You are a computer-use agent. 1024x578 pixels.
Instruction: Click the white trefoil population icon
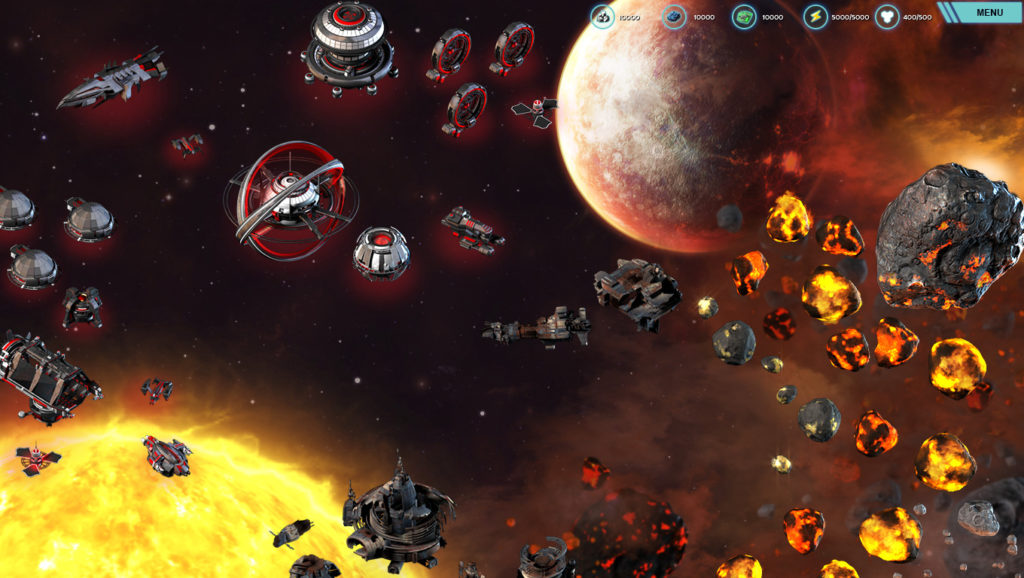click(x=887, y=17)
